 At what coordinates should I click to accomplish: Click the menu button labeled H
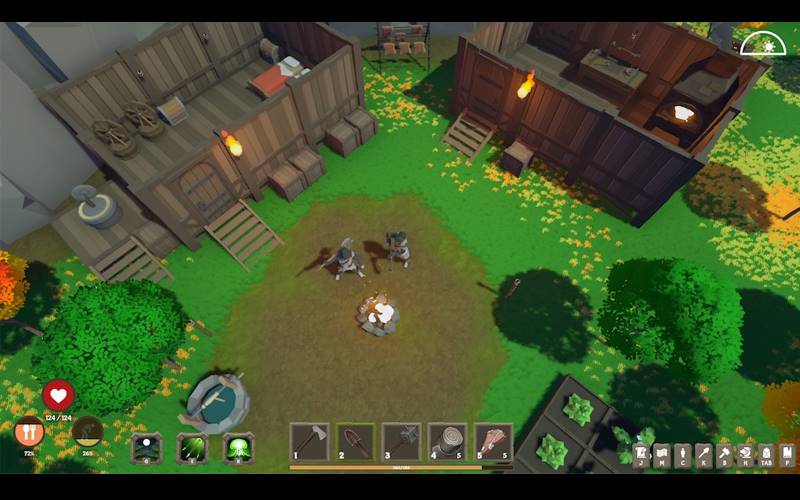[x=745, y=456]
